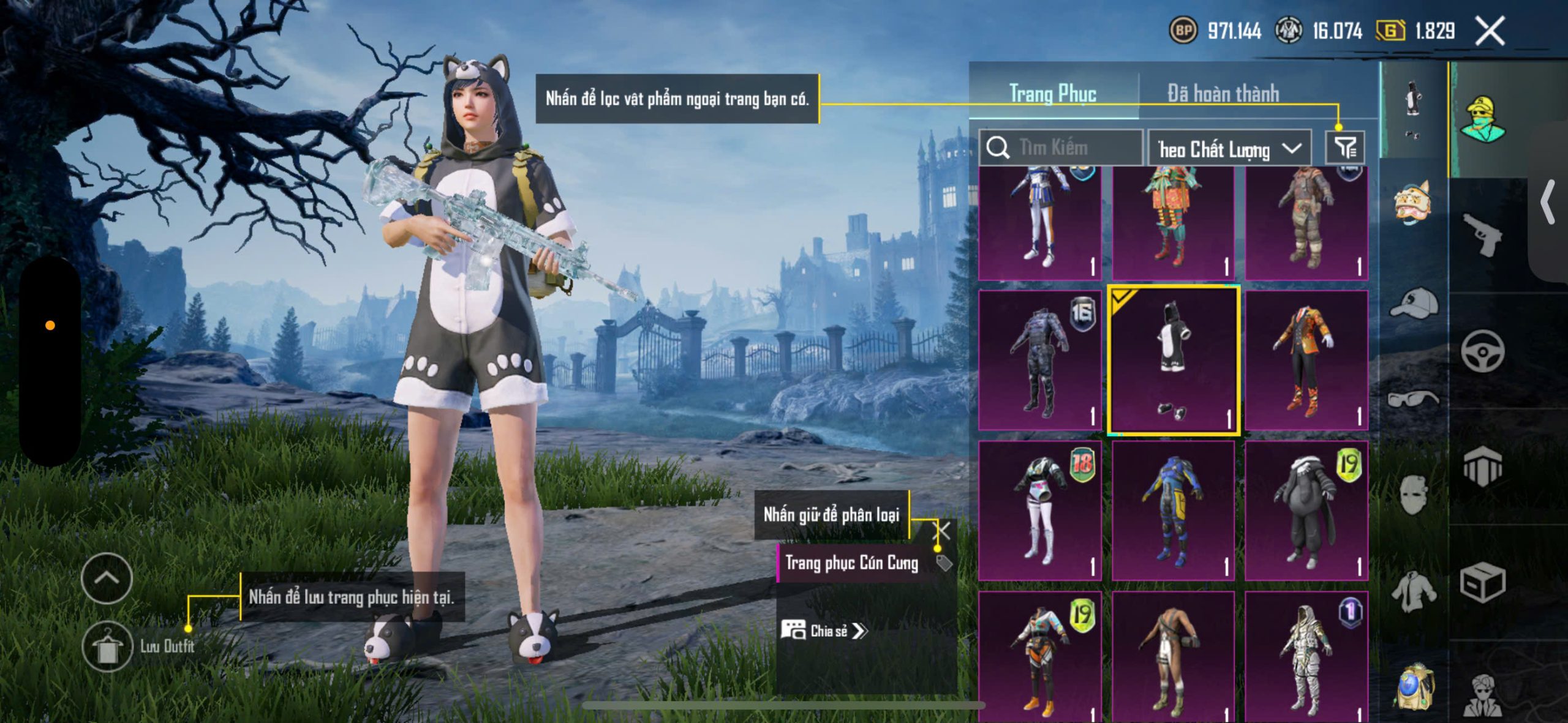Choose the gray bunny outfit tile

click(x=1306, y=511)
